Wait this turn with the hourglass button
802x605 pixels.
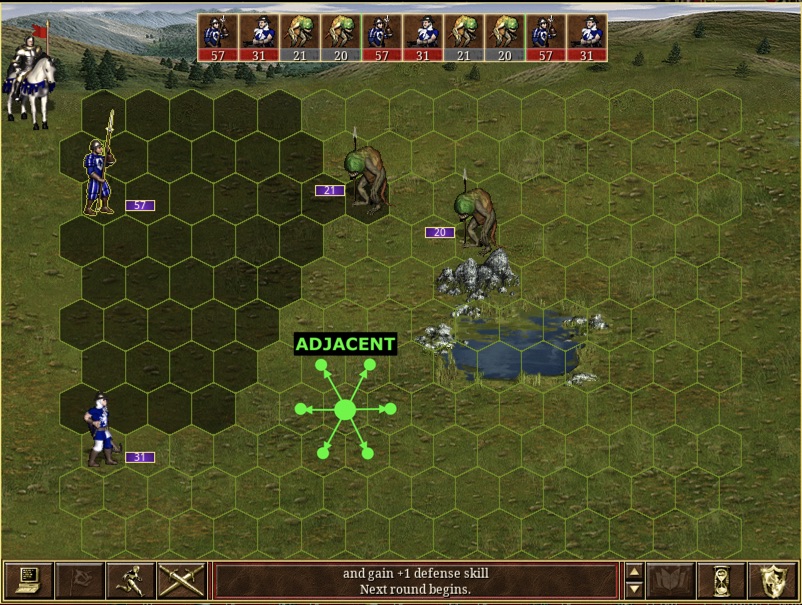point(721,581)
